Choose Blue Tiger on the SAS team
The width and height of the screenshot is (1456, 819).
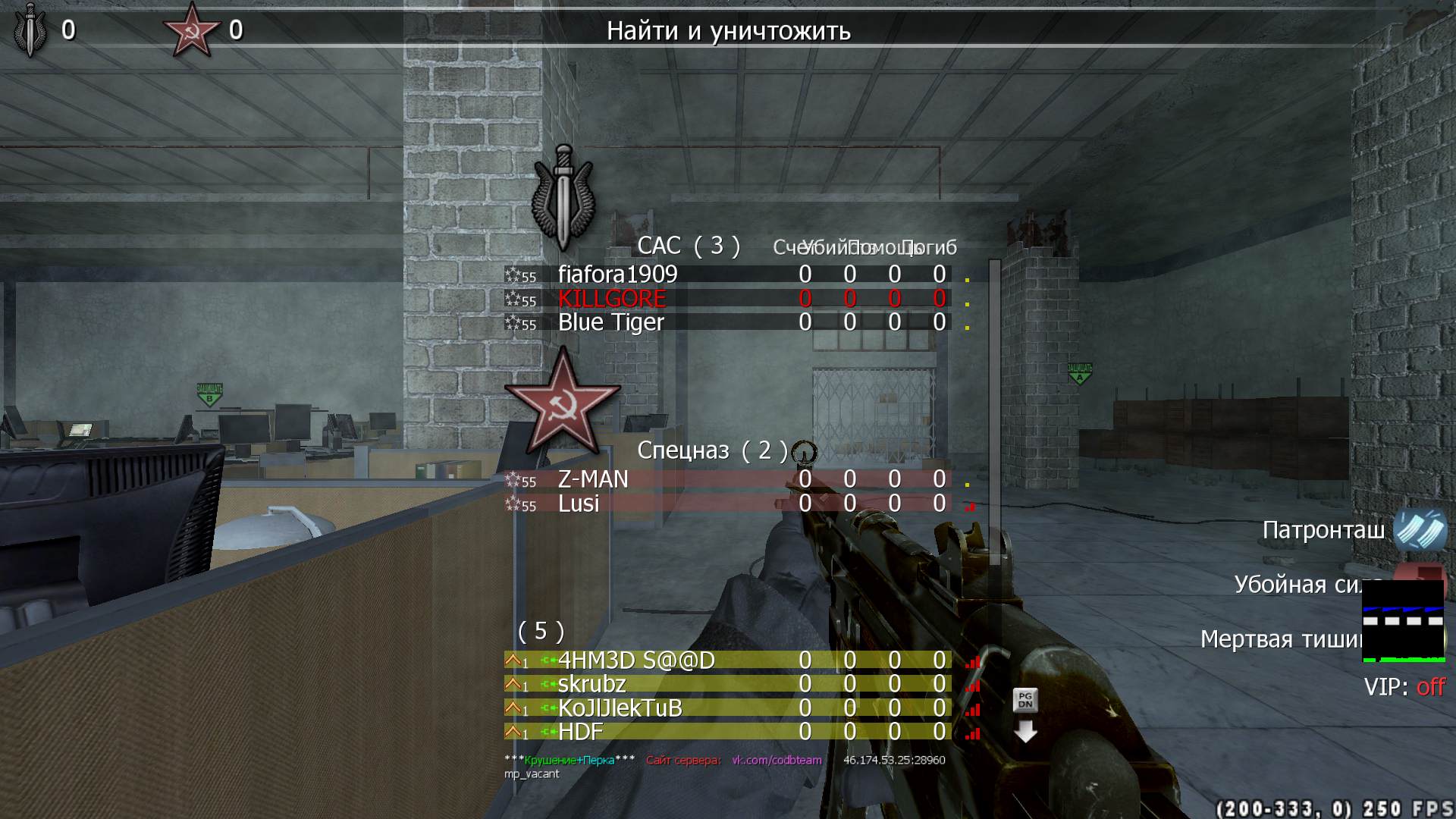610,323
